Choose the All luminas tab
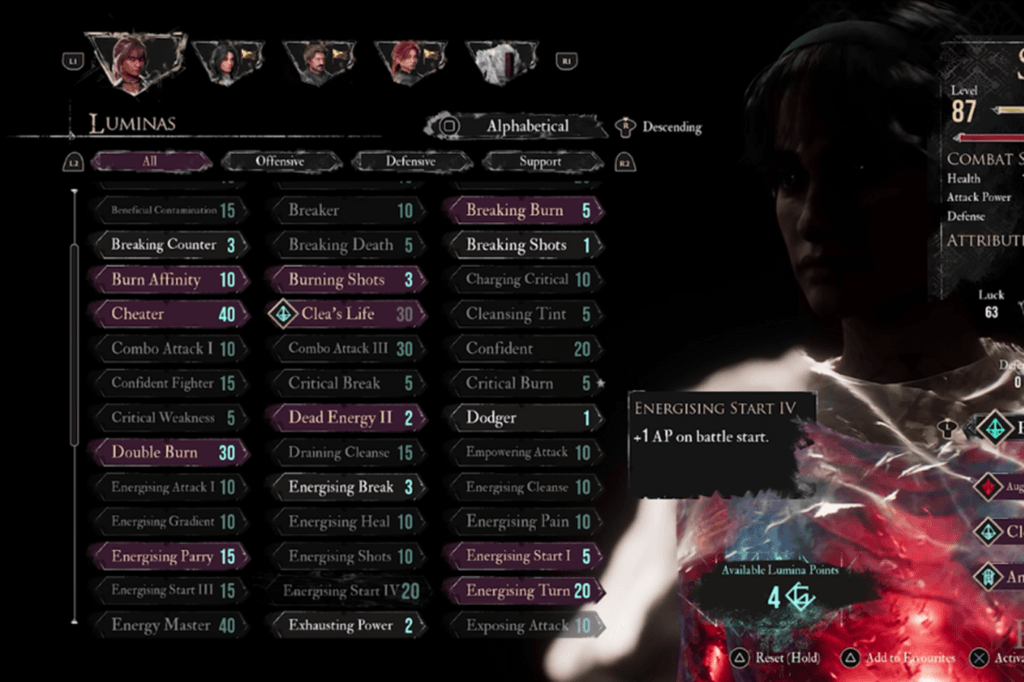Image resolution: width=1024 pixels, height=682 pixels. (150, 161)
